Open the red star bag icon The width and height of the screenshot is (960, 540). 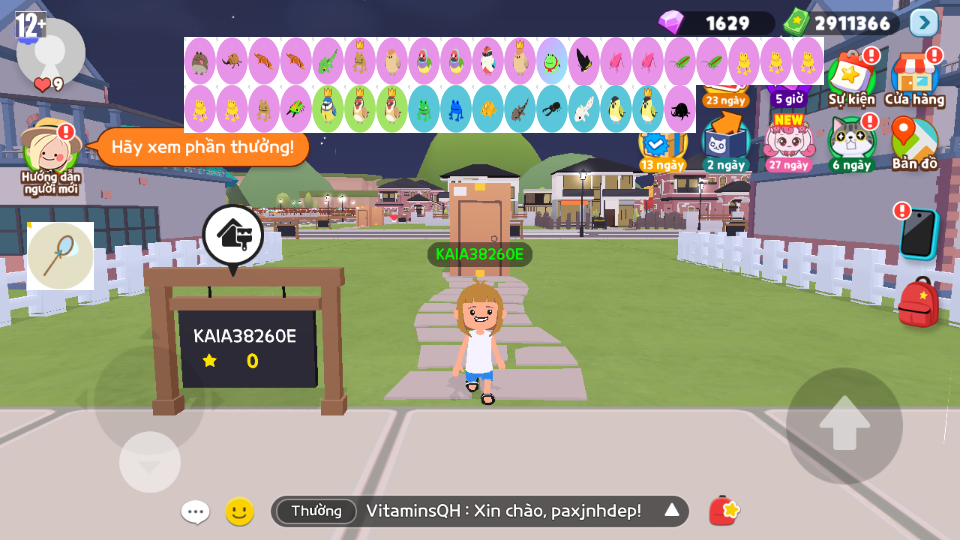coord(724,511)
